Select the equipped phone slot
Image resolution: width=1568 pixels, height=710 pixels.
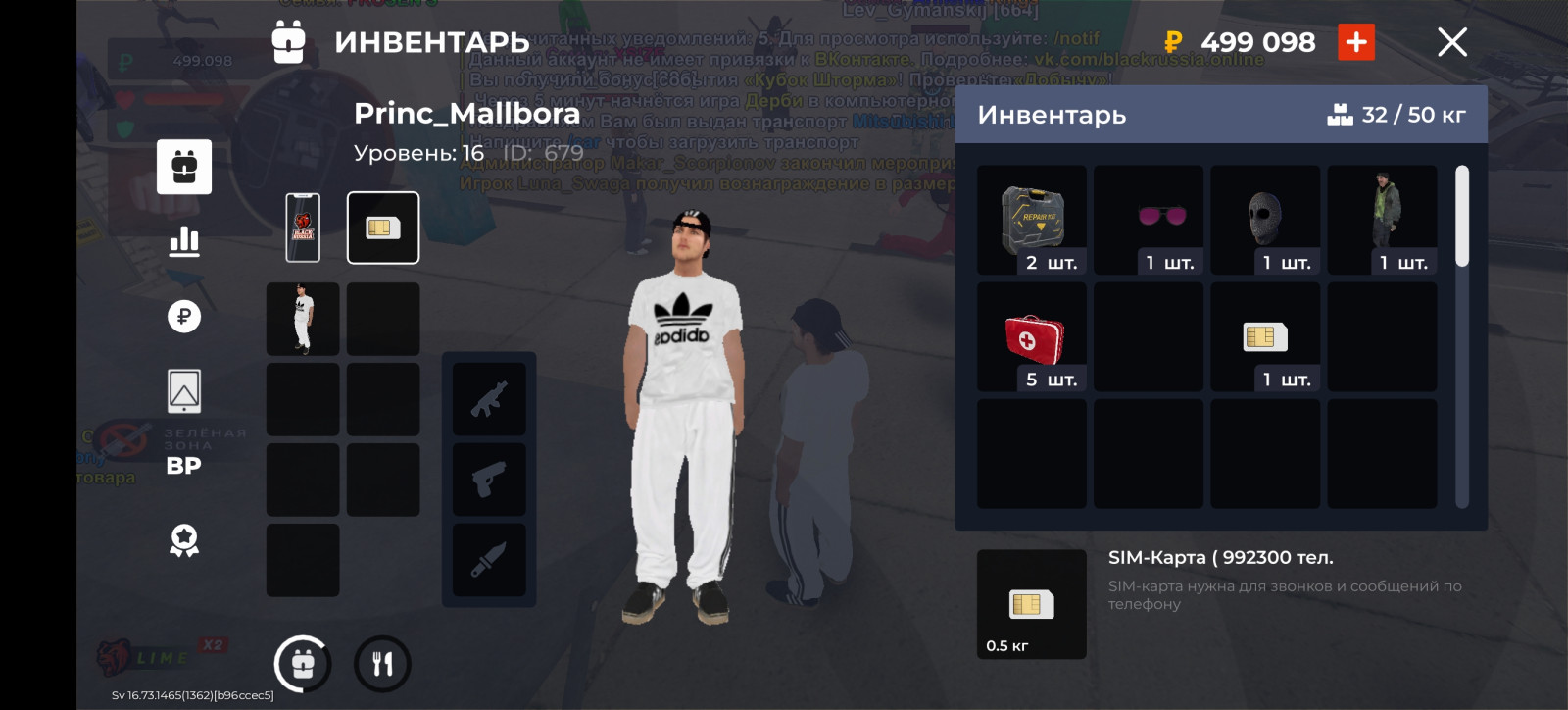[x=303, y=228]
